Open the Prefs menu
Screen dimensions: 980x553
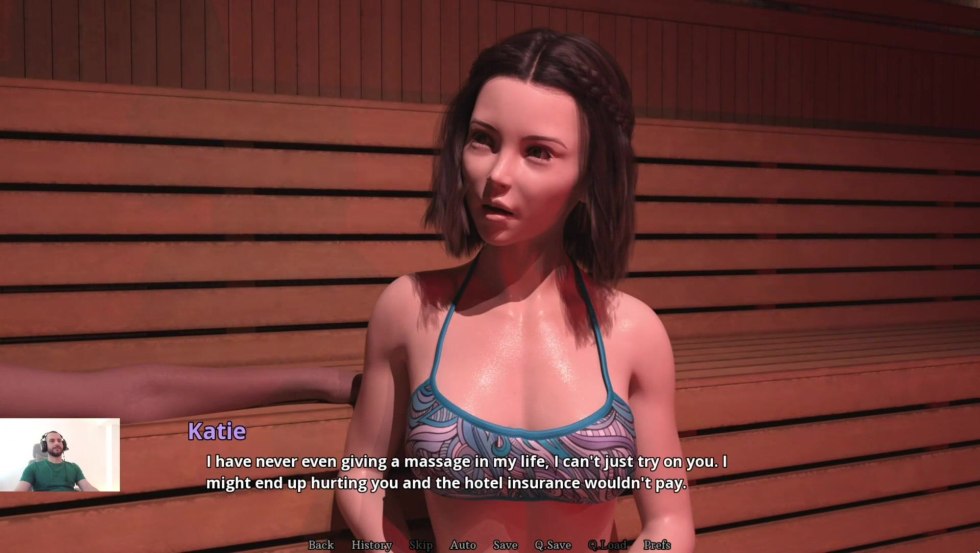pyautogui.click(x=657, y=545)
